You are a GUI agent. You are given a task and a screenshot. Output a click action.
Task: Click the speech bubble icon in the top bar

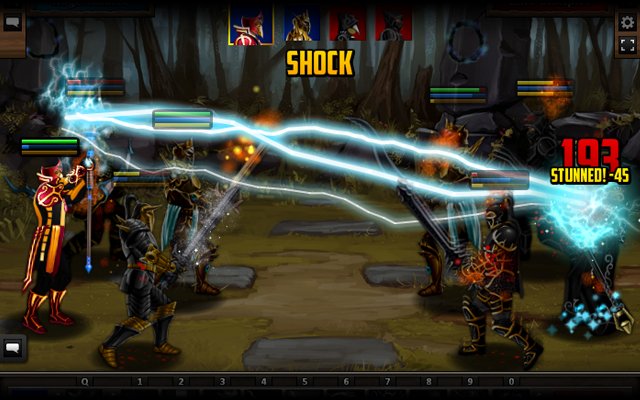[12, 22]
